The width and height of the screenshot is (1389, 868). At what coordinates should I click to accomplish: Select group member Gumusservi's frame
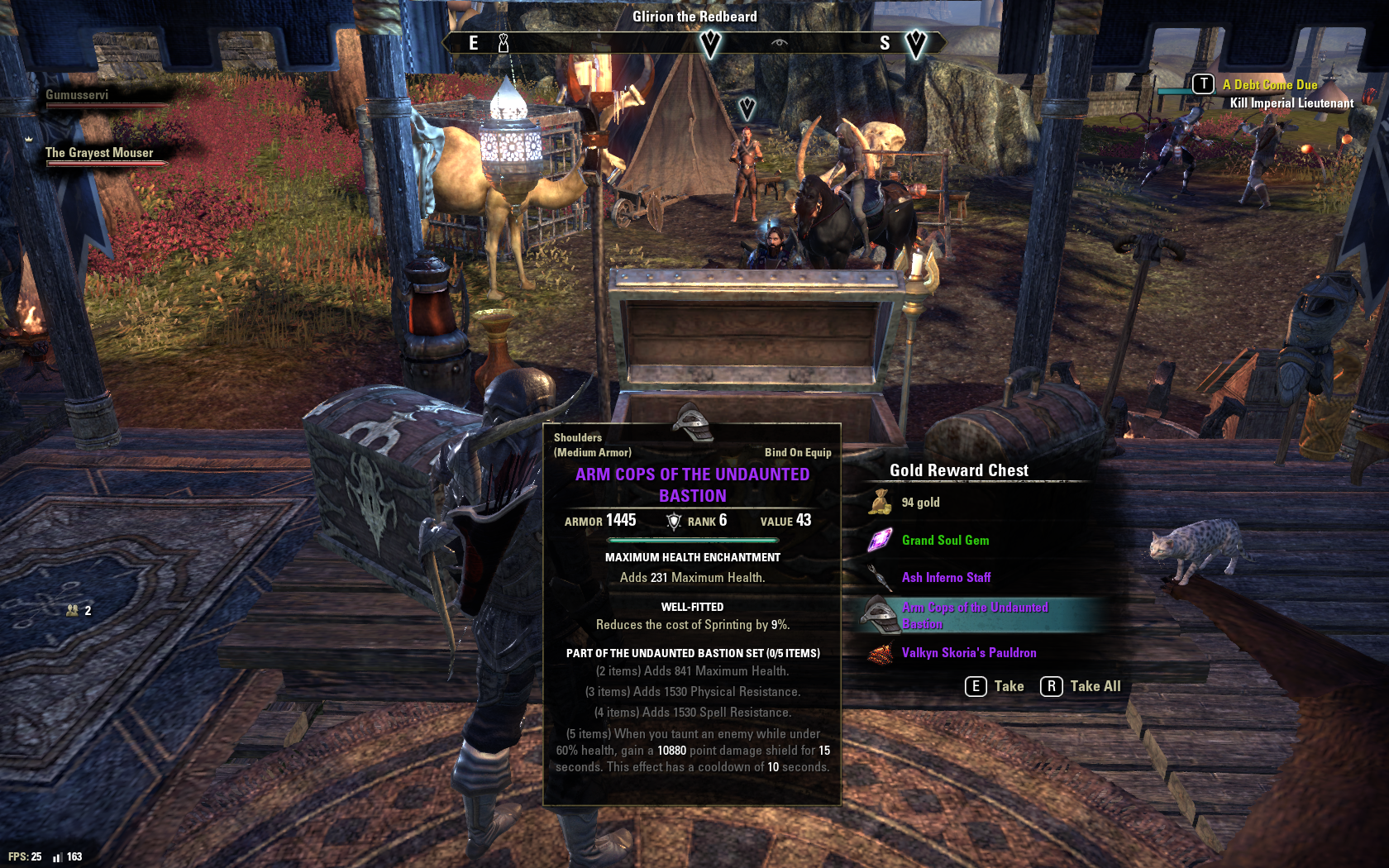tap(77, 96)
